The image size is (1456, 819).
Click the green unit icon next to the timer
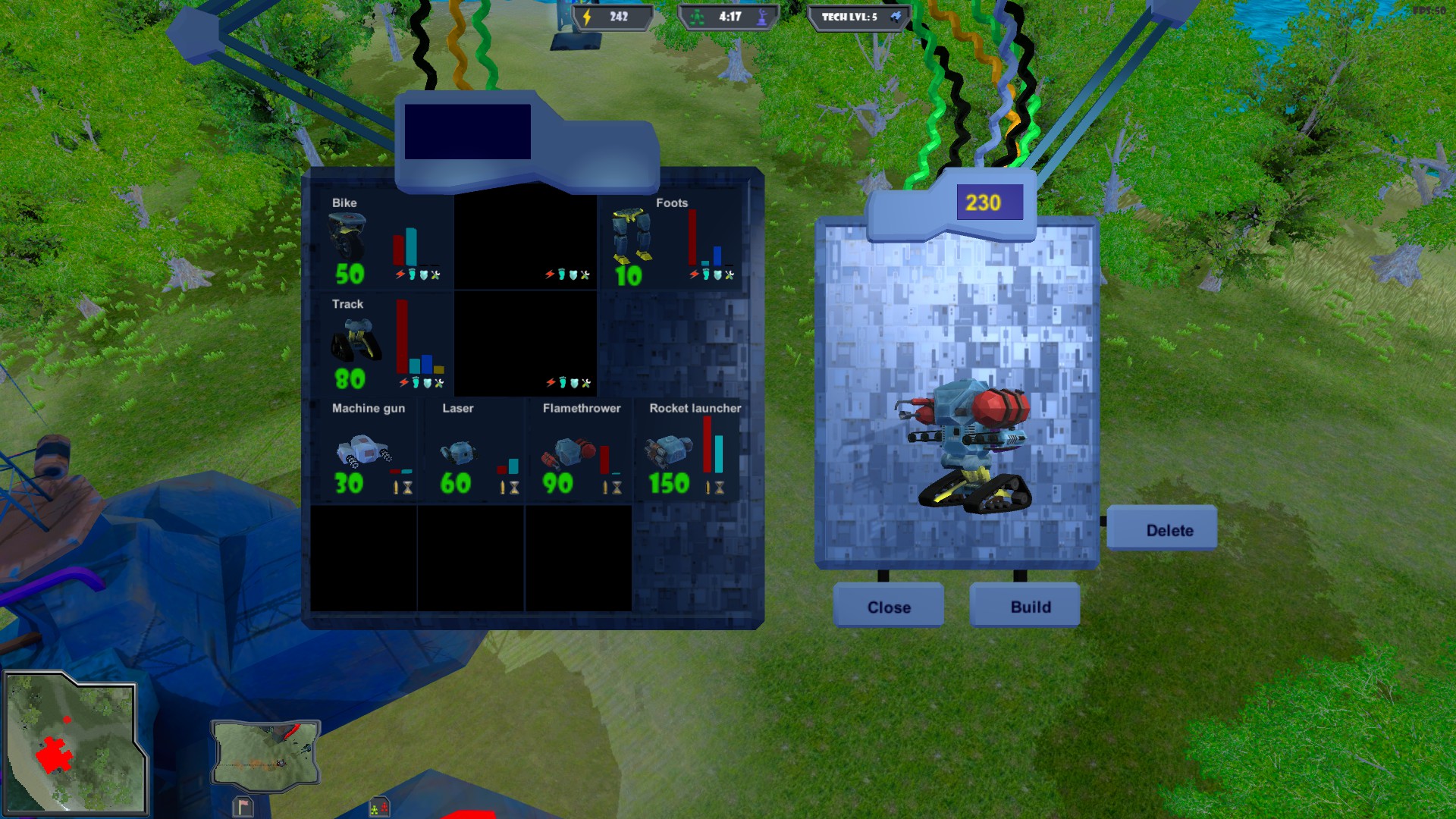(x=697, y=17)
